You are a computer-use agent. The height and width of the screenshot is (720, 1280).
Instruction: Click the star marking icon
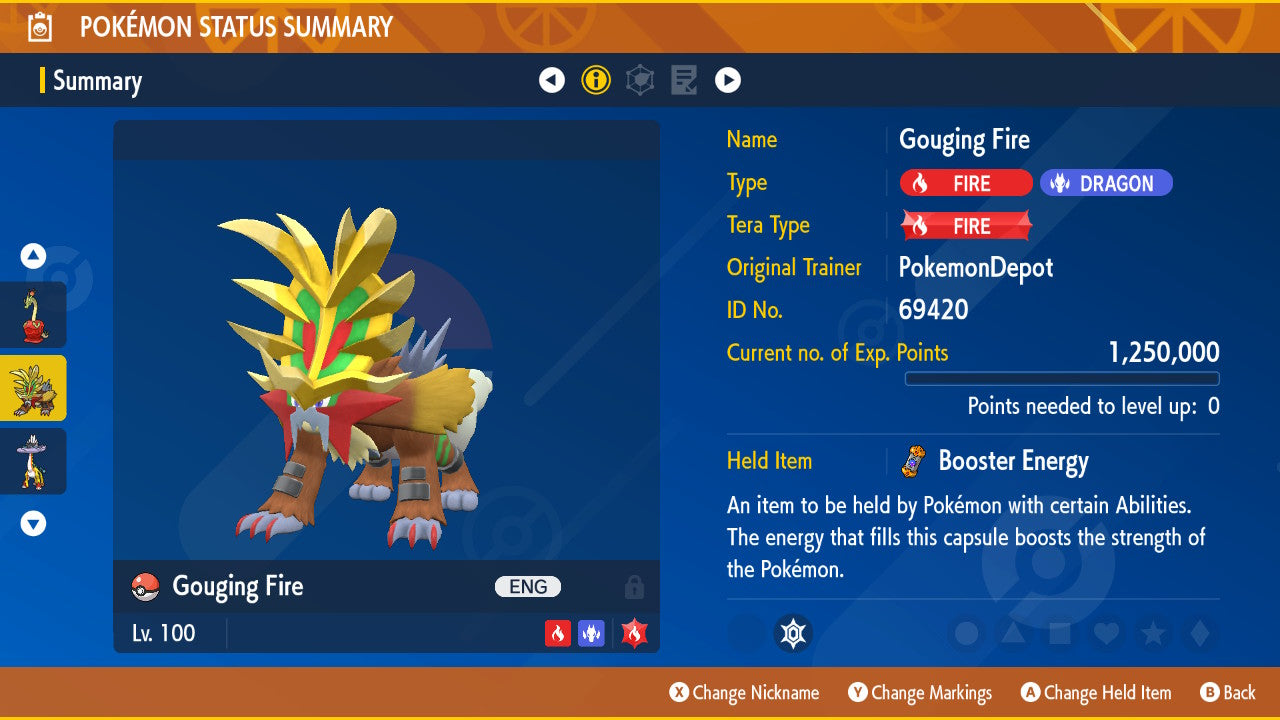(x=1153, y=633)
